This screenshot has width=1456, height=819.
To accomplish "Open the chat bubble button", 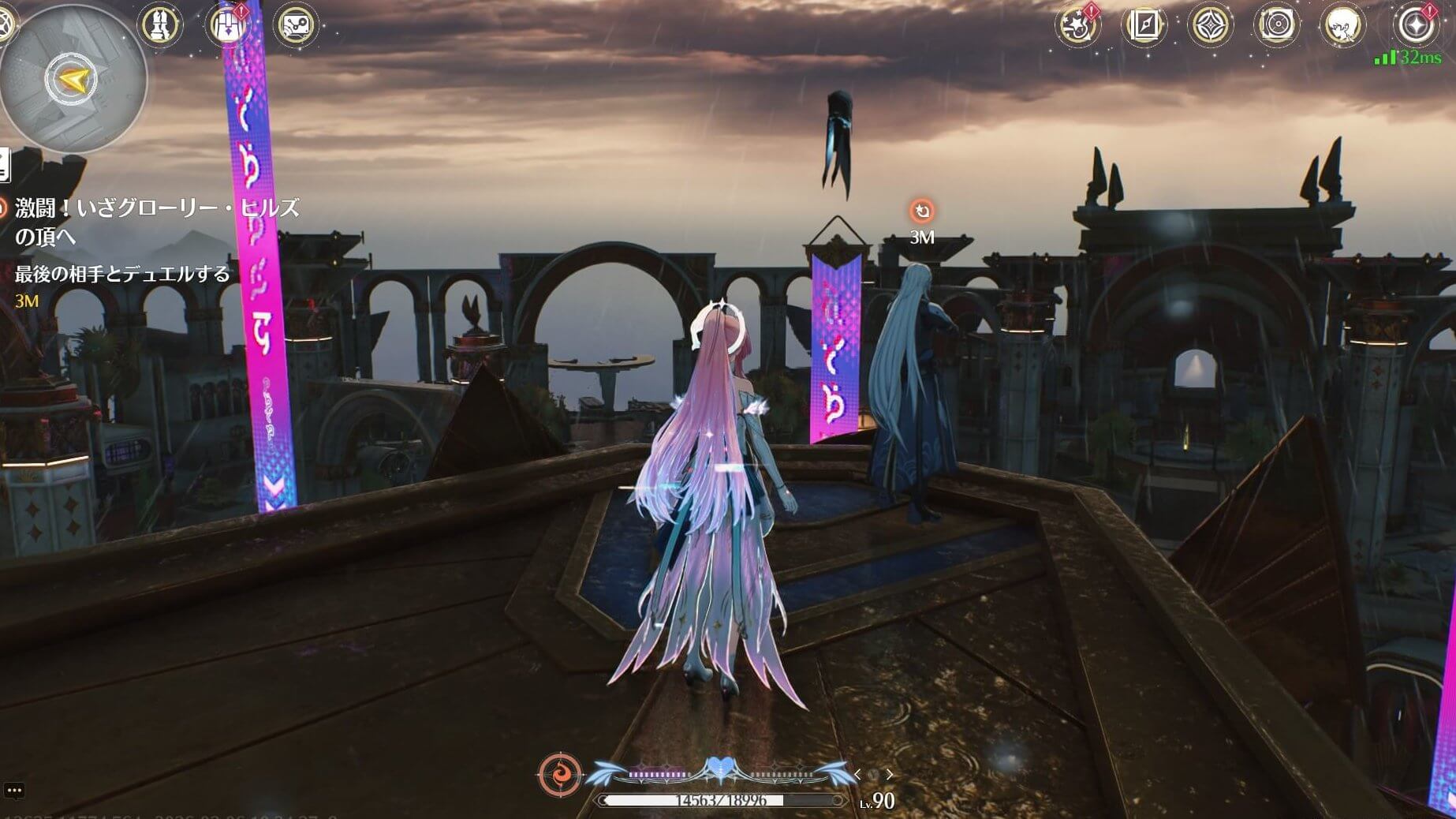I will point(14,790).
